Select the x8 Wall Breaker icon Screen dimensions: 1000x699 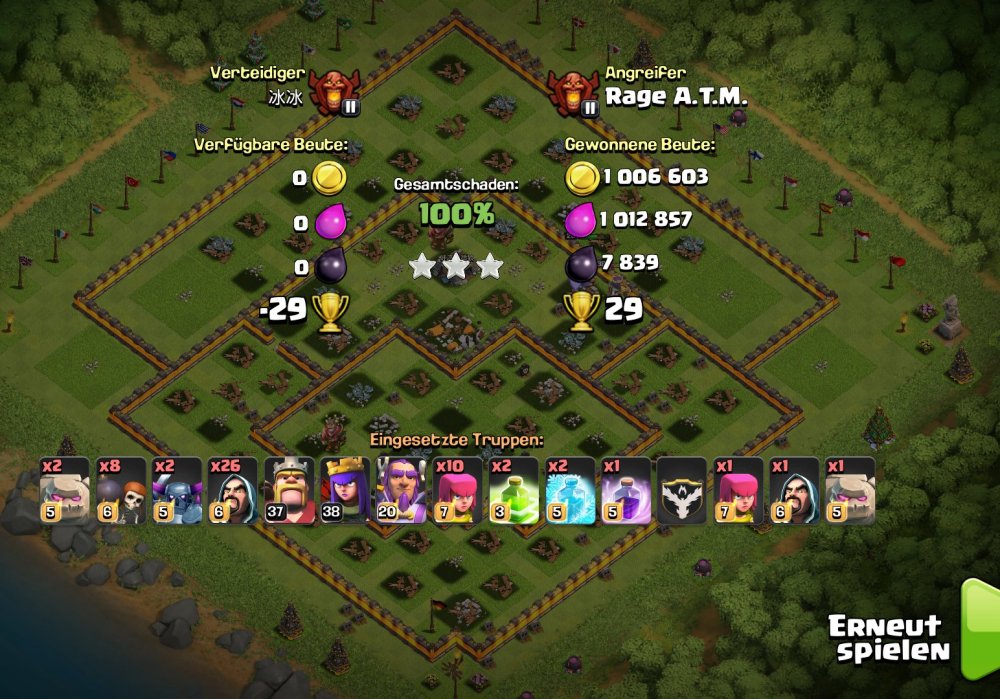(x=121, y=491)
